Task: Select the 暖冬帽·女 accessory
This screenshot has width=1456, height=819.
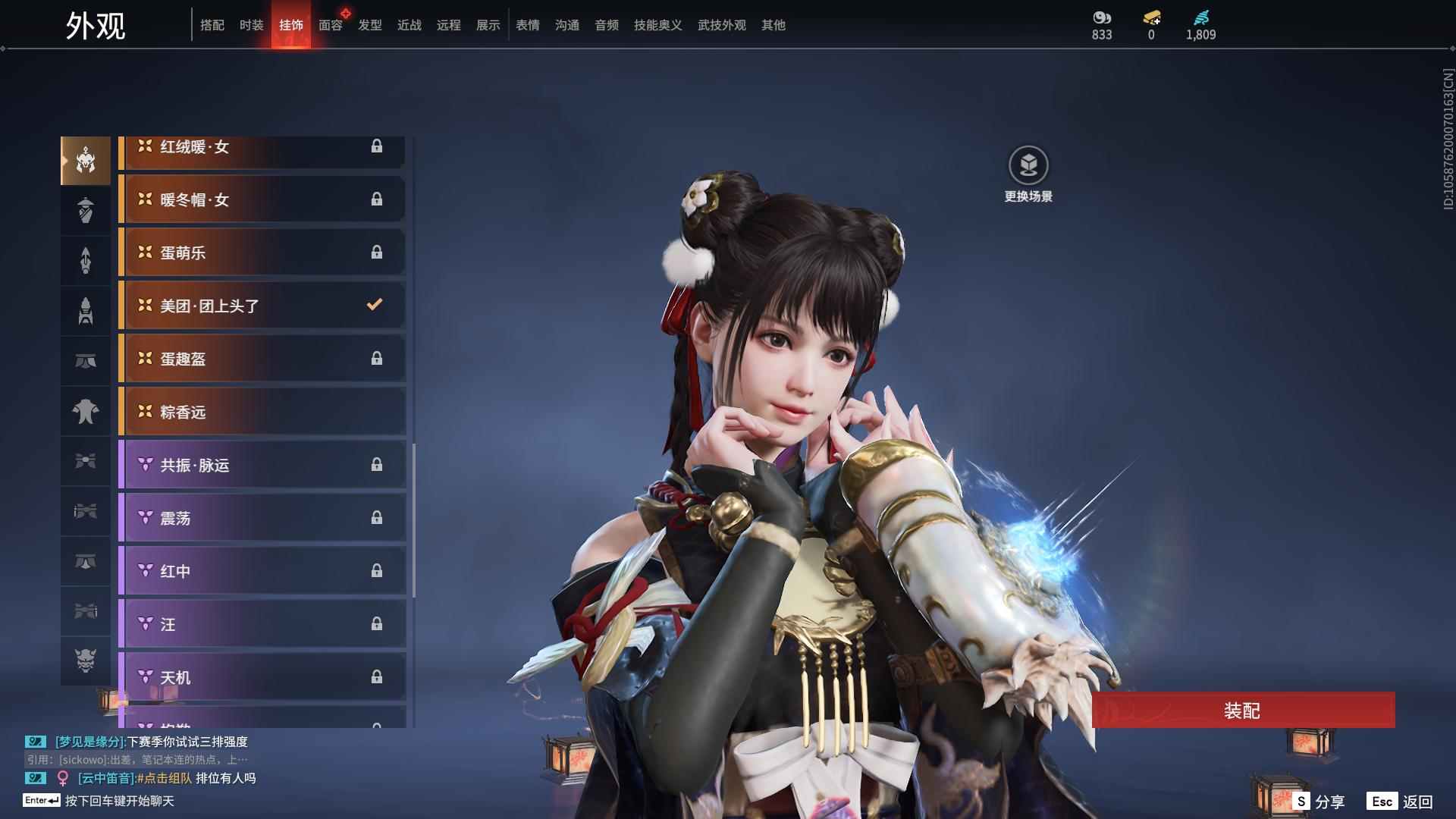Action: coord(262,199)
